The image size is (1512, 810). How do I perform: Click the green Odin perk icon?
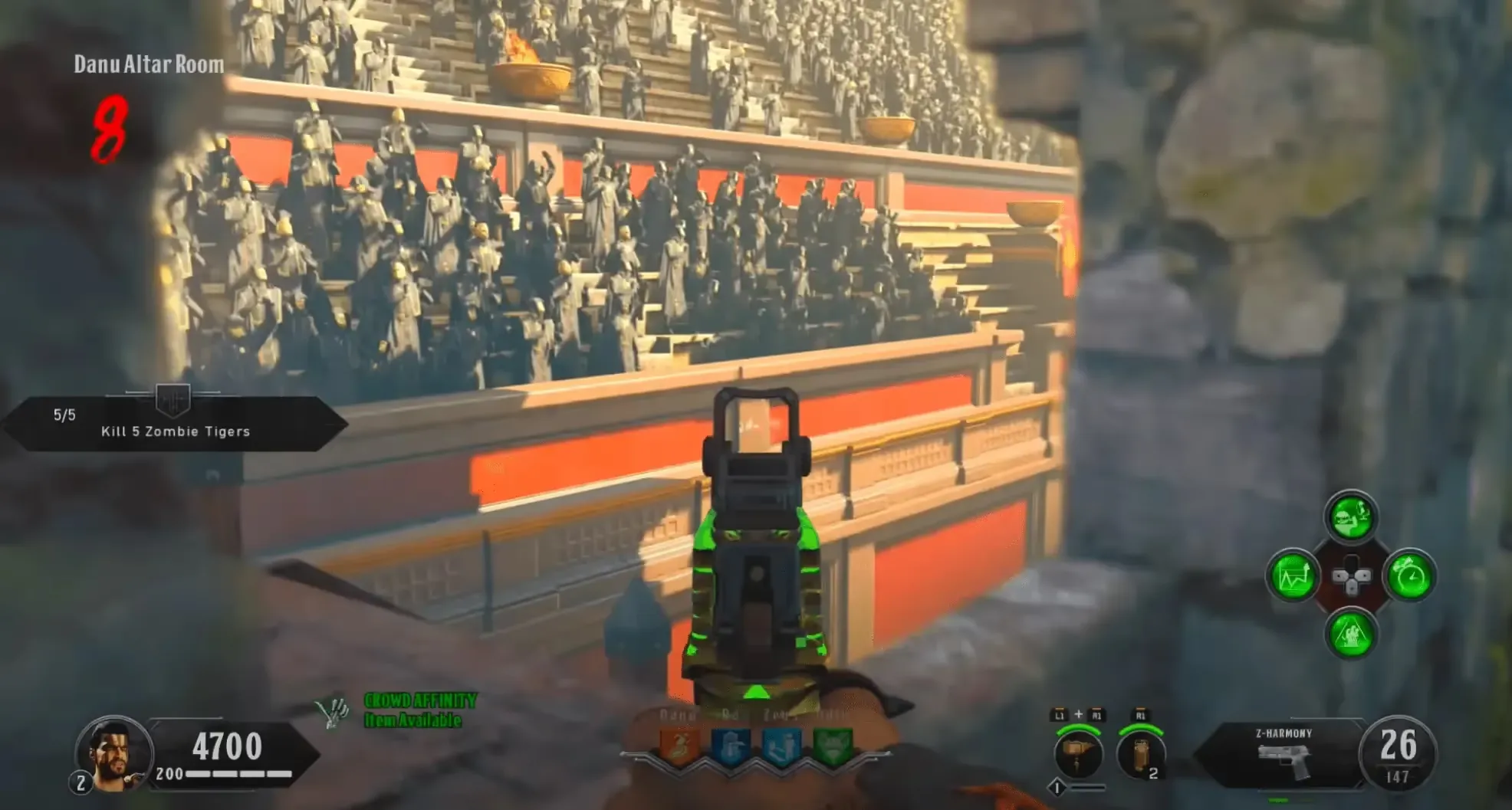(832, 744)
